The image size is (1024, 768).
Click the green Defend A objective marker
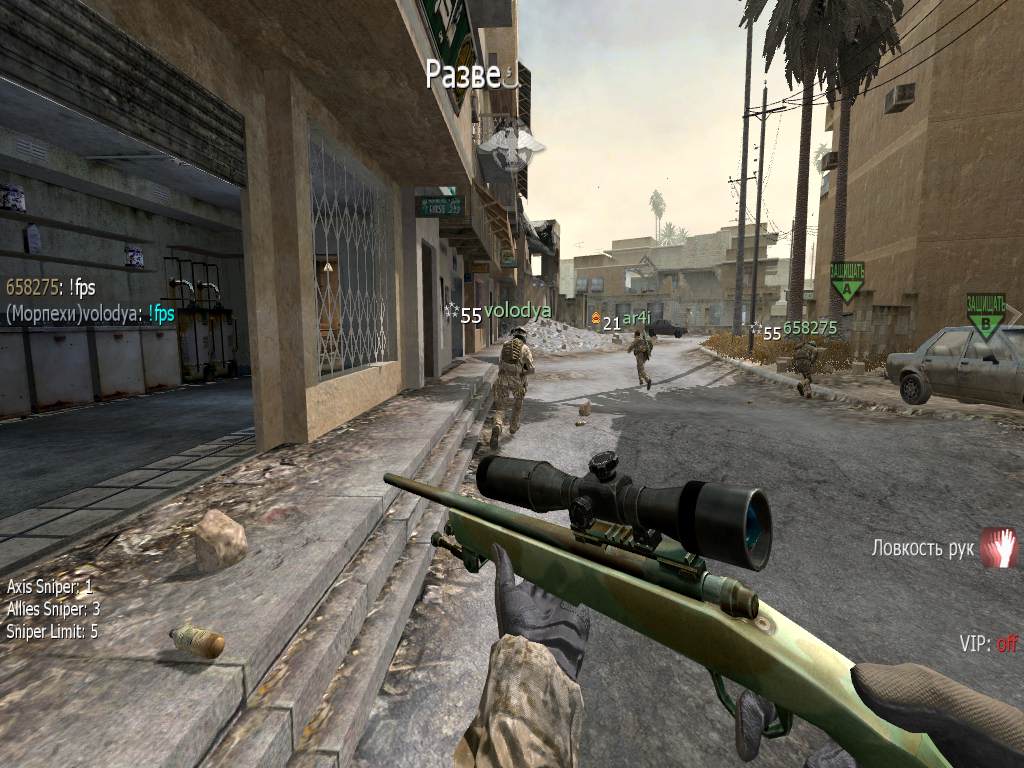click(847, 281)
